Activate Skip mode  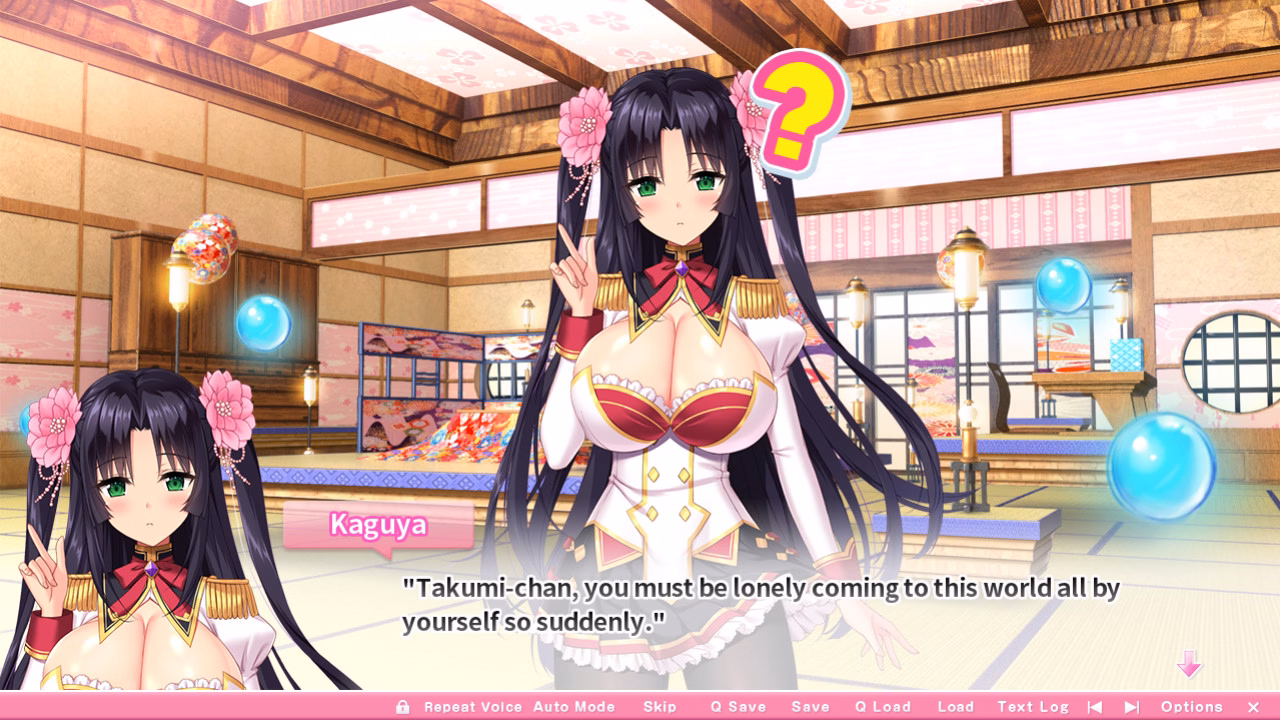point(660,706)
